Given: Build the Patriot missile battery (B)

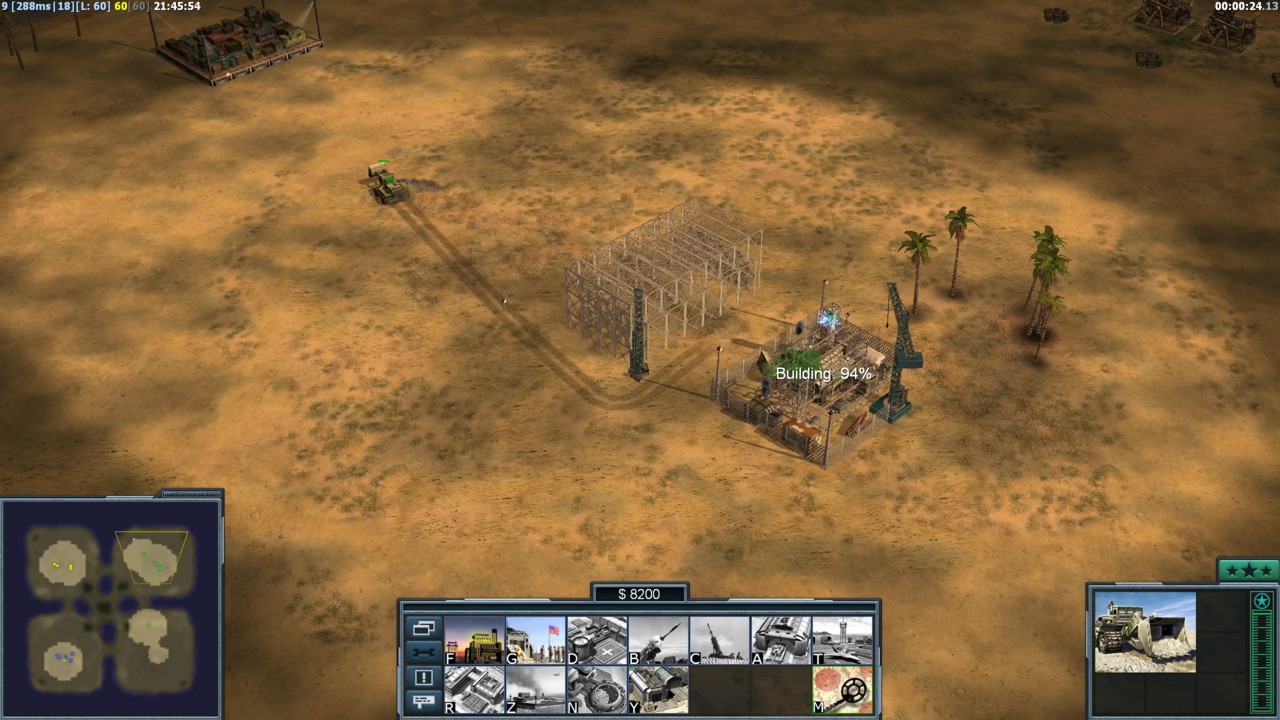Looking at the screenshot, I should 658,640.
